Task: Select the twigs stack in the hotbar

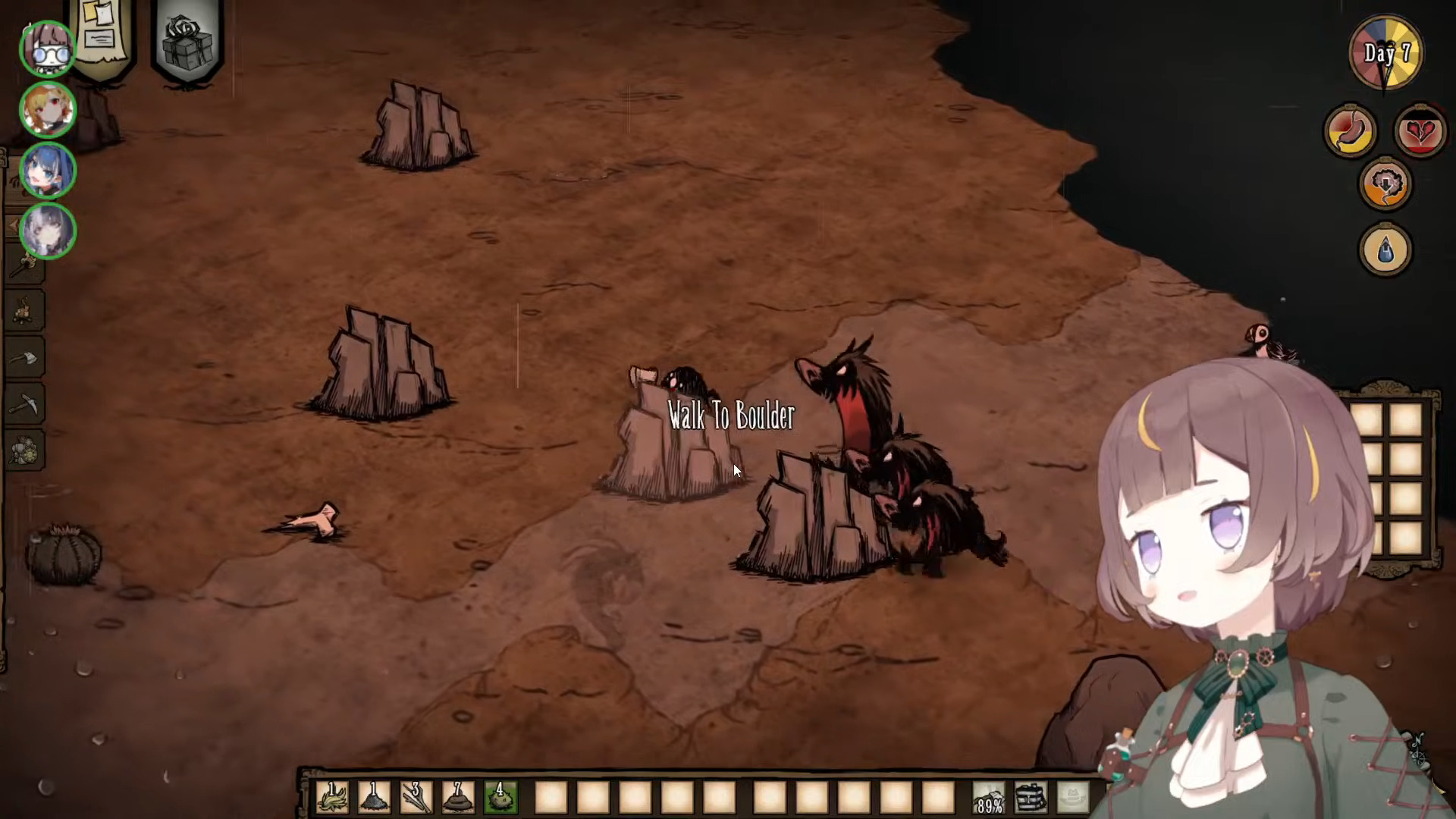Action: coord(416,798)
